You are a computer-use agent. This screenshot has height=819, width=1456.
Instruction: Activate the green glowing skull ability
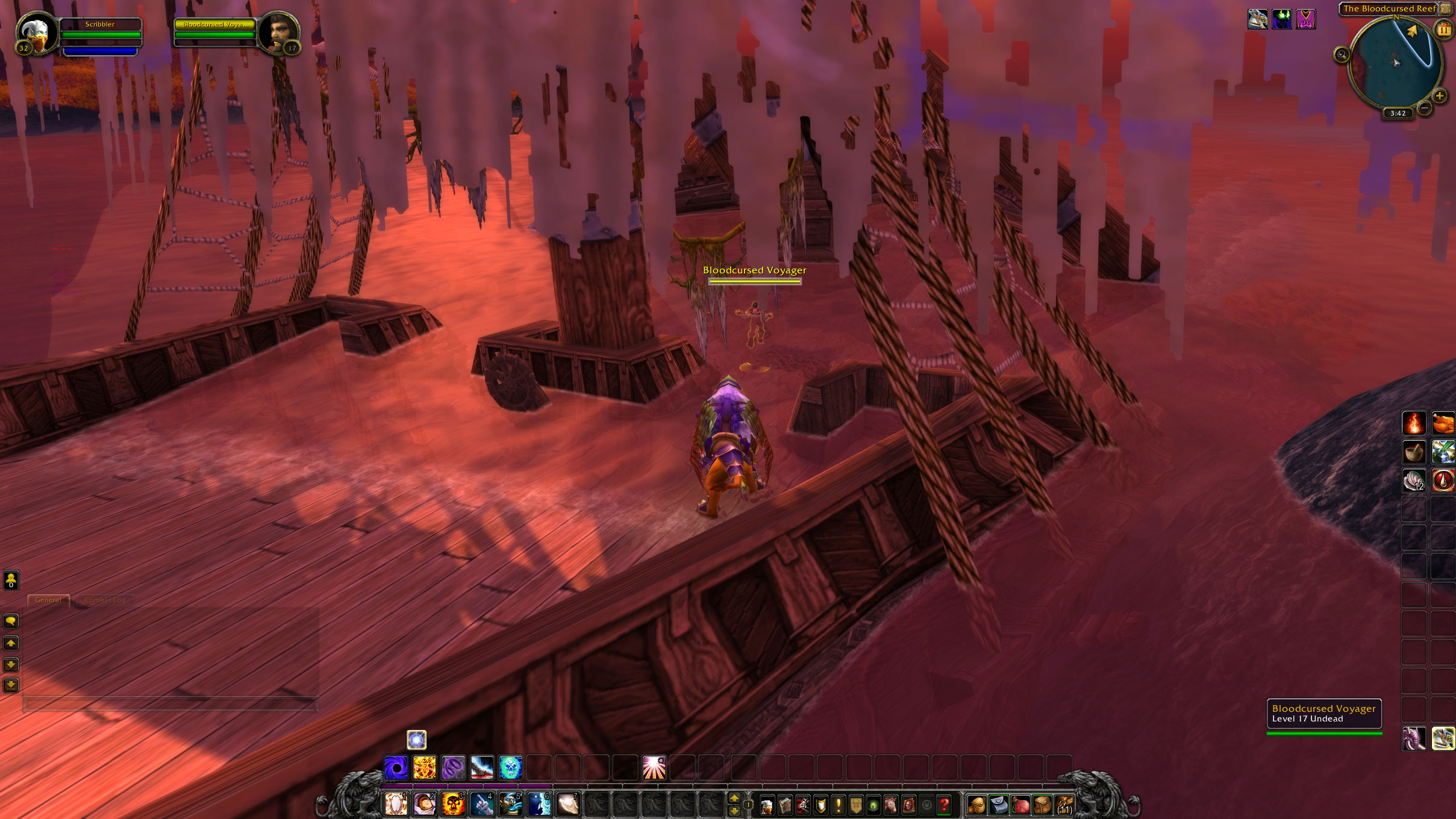point(510,768)
